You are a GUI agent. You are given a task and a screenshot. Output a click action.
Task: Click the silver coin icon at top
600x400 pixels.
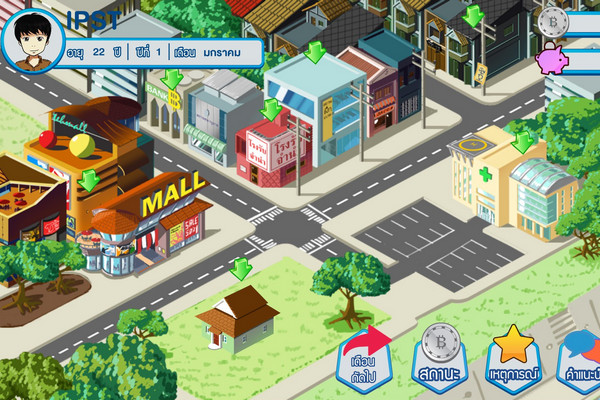point(552,22)
